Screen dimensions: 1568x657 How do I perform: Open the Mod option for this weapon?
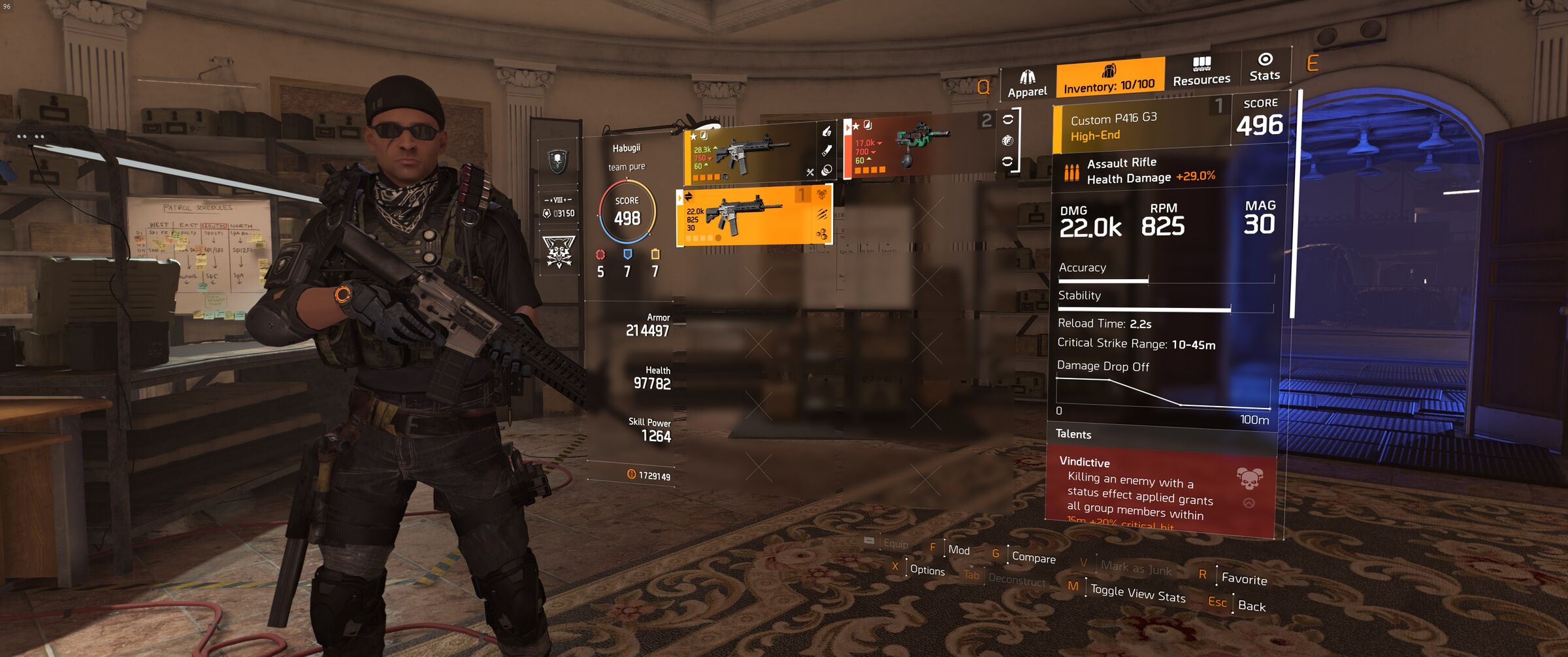click(958, 550)
